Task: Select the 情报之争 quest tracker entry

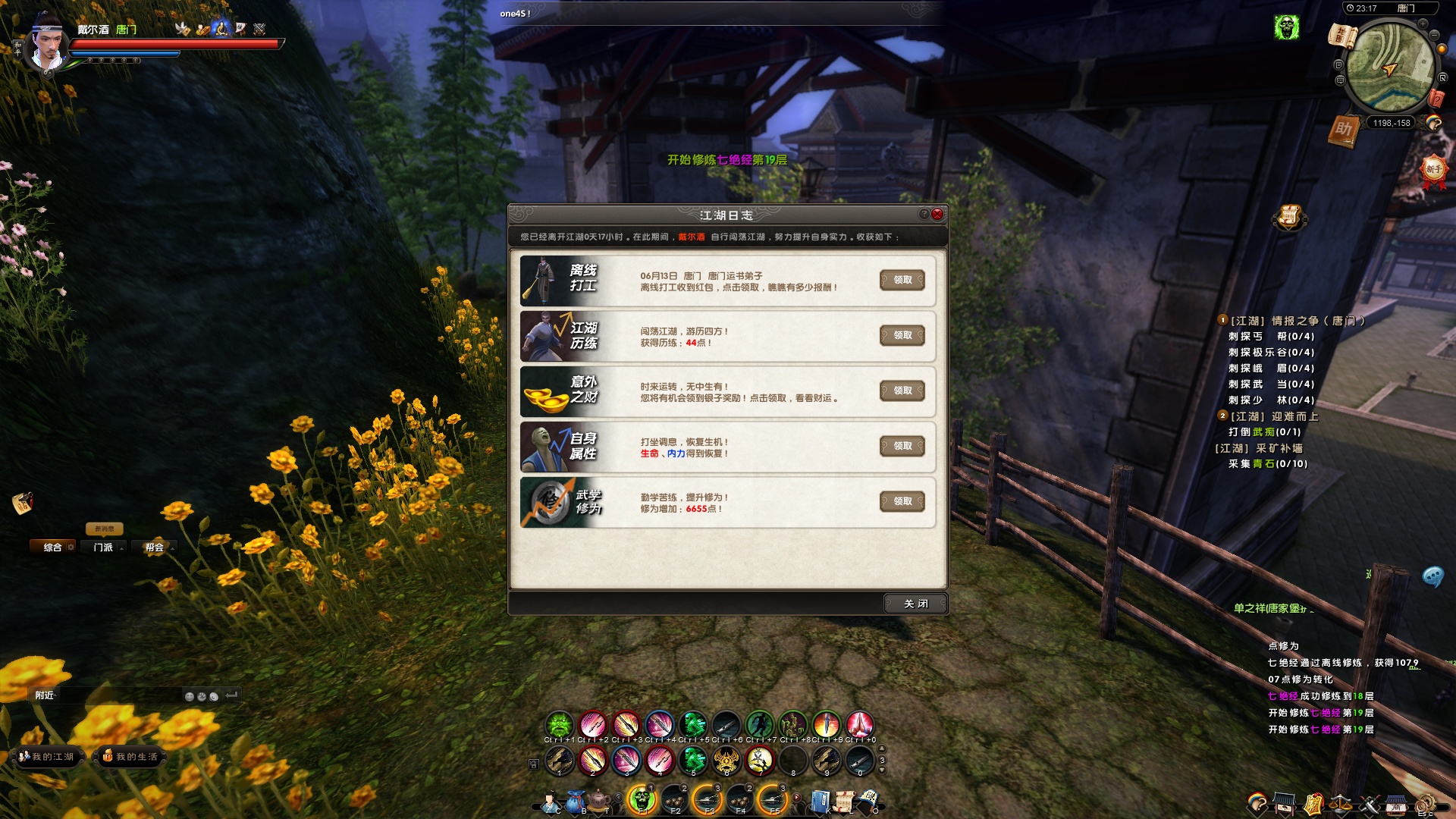Action: [x=1297, y=321]
